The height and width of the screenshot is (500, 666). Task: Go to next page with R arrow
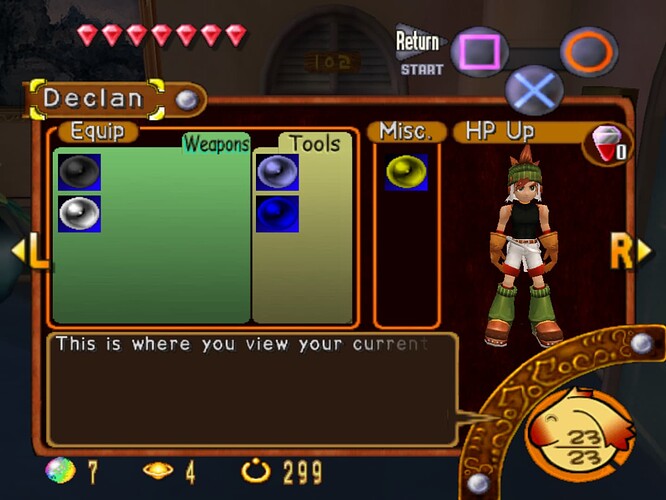(x=628, y=252)
